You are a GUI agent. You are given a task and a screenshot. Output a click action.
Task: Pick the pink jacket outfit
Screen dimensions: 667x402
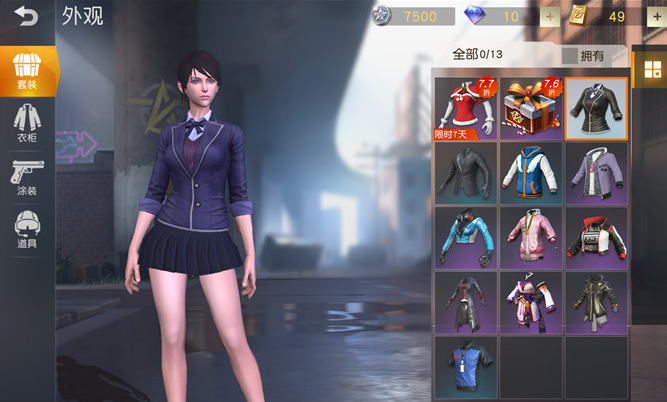point(531,237)
